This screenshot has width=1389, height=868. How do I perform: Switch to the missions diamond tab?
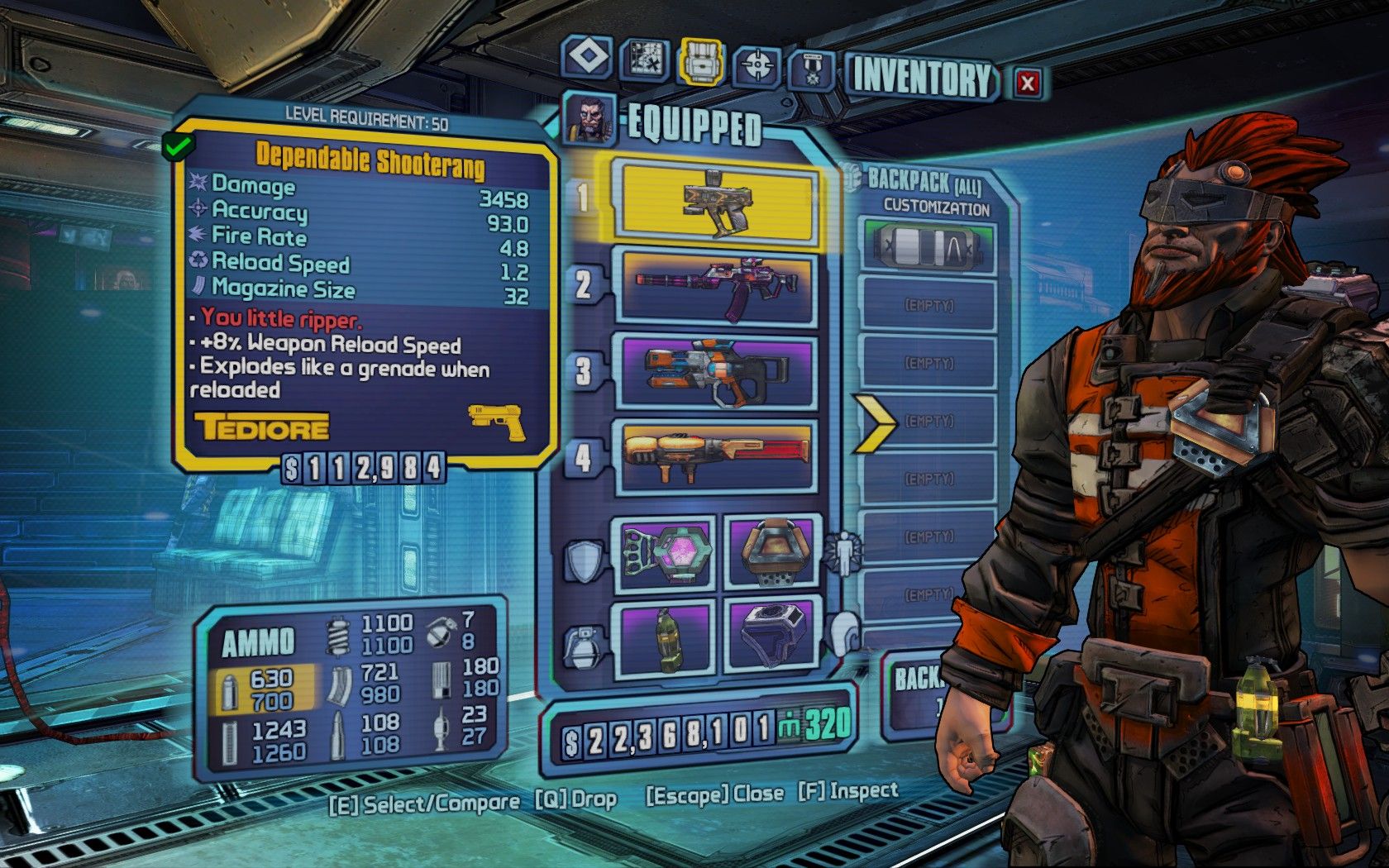click(587, 58)
